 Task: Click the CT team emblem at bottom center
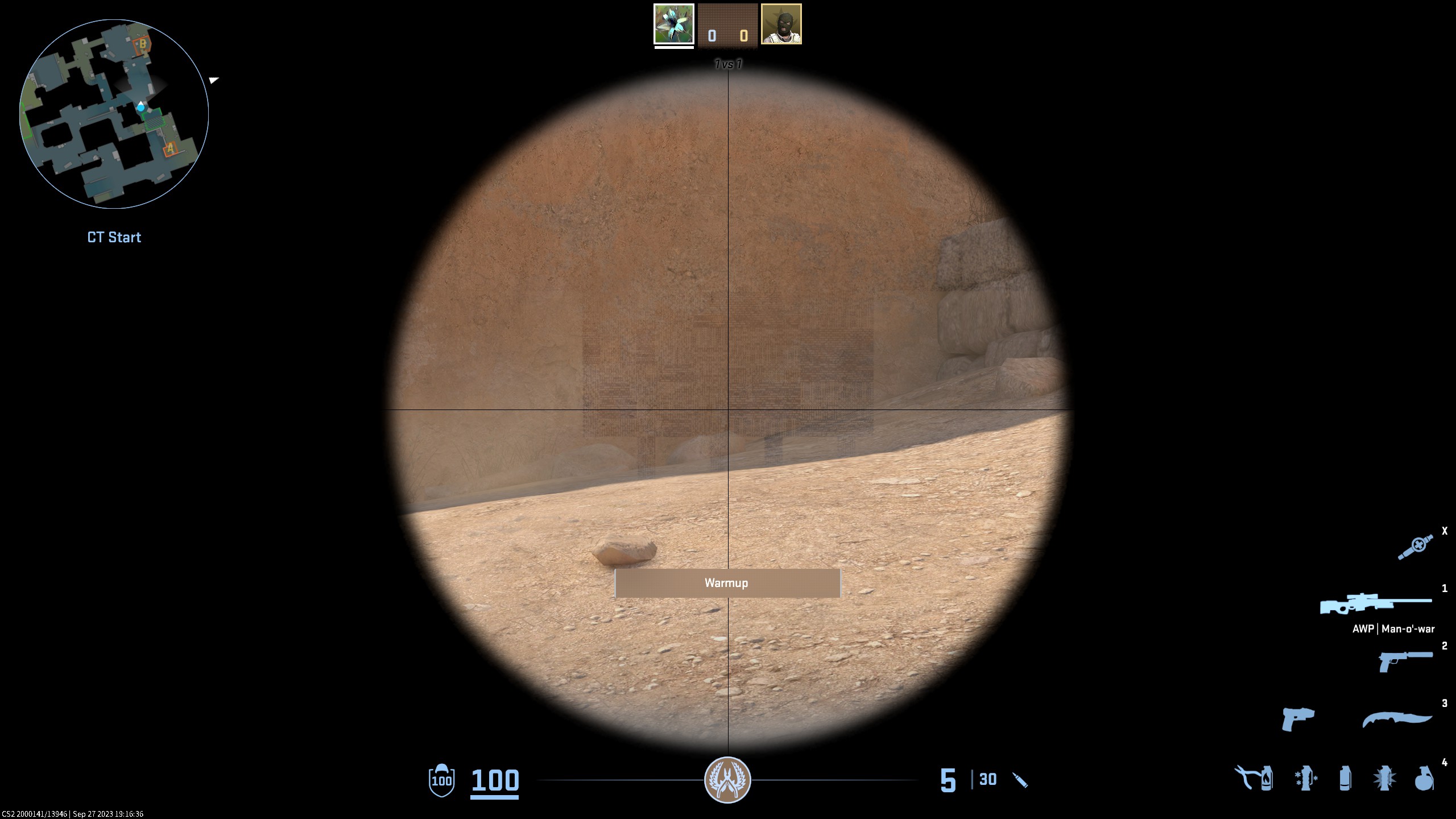[x=728, y=781]
